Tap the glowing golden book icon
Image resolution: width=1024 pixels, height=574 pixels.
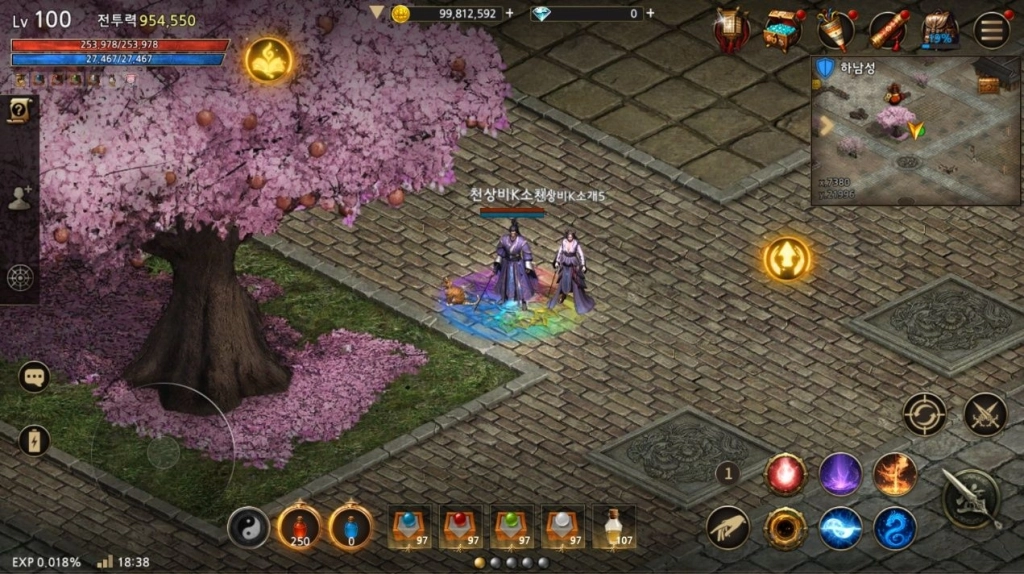269,60
